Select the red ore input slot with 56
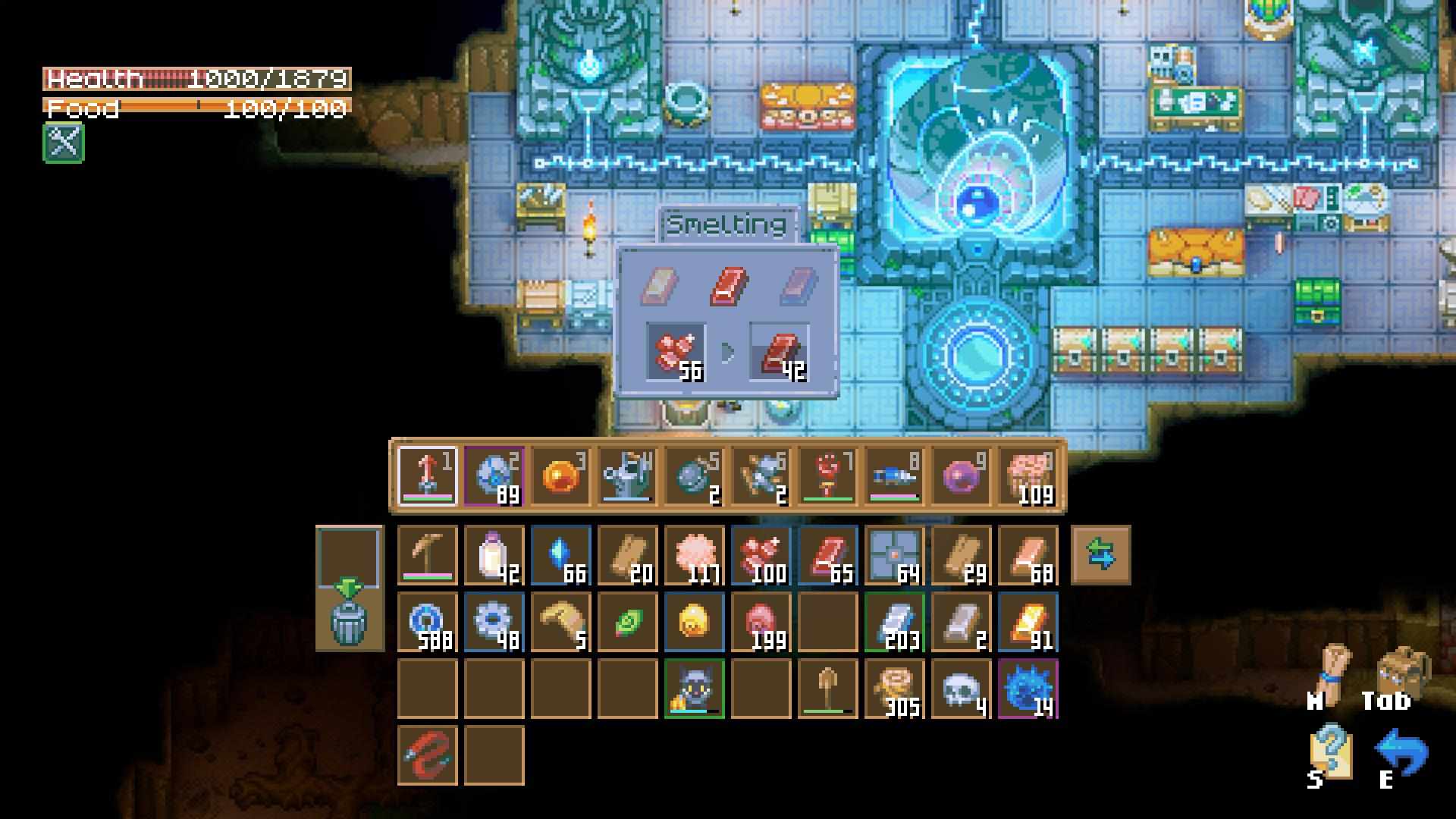The height and width of the screenshot is (819, 1456). 675,353
